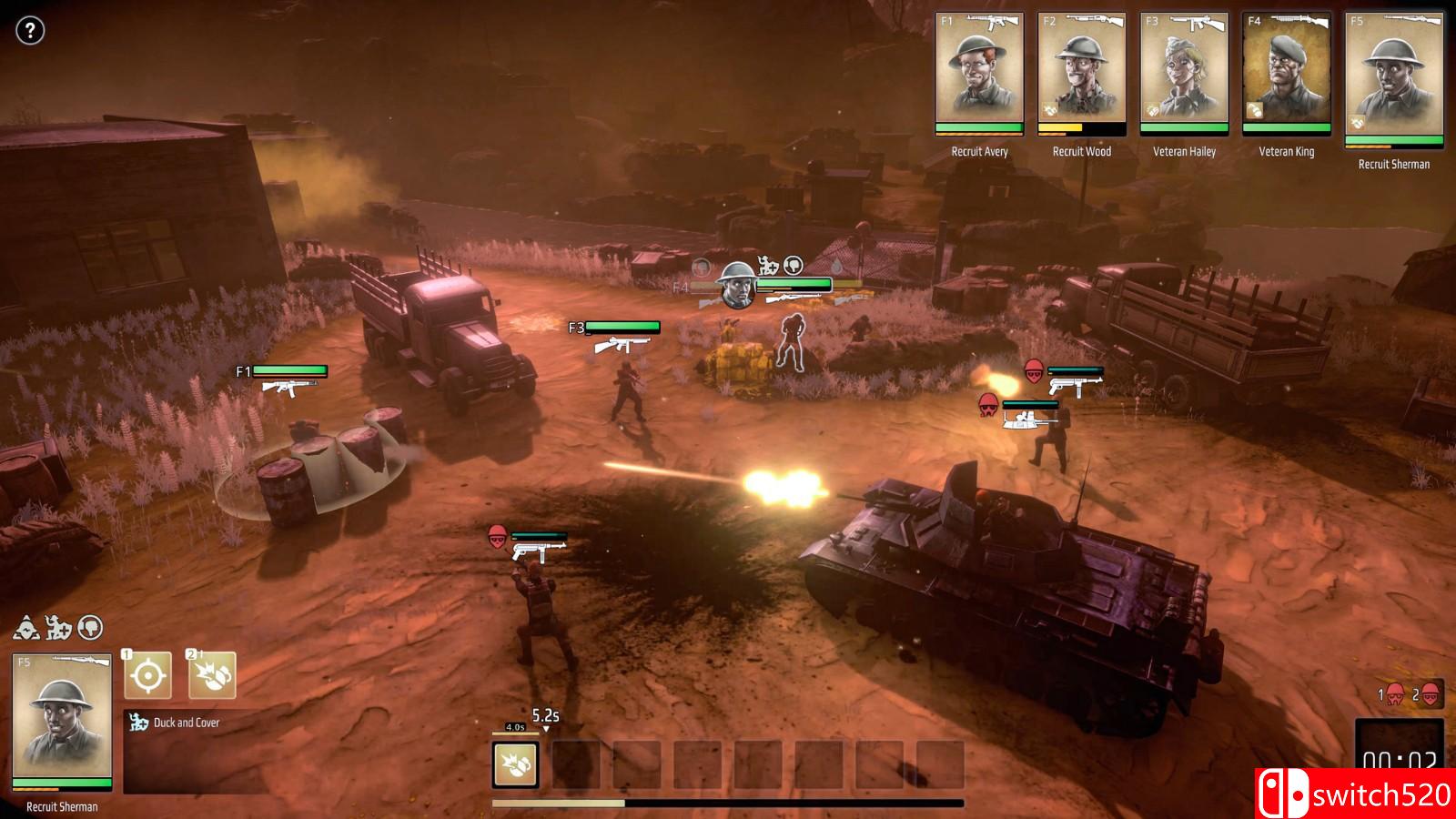Pick Veteran King's portrait card
1456x819 pixels.
click(1286, 73)
